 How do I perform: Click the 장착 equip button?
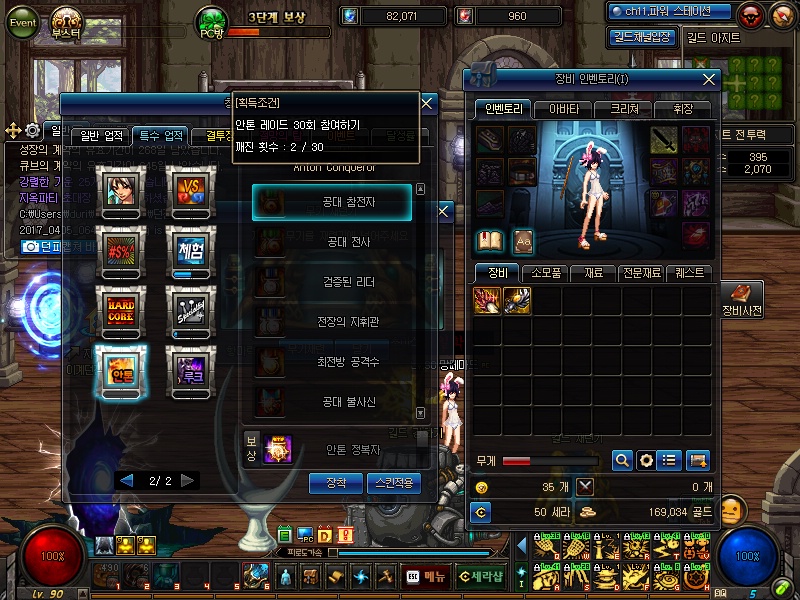click(336, 483)
